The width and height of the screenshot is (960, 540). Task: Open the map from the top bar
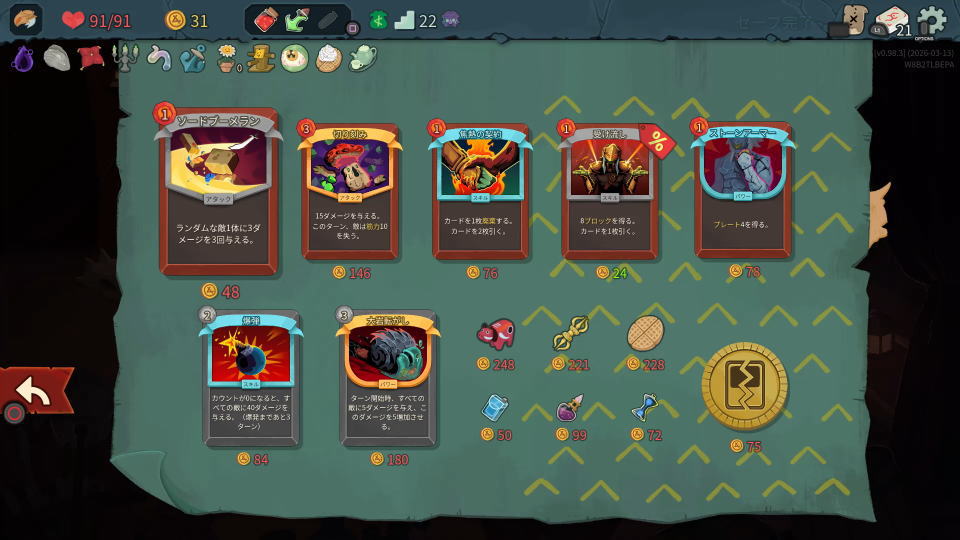(x=853, y=19)
